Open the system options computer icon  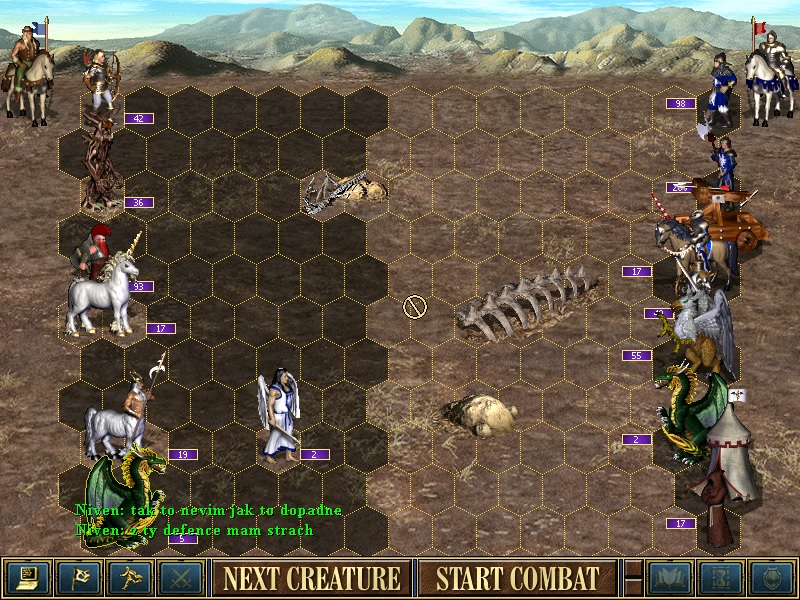pyautogui.click(x=27, y=578)
